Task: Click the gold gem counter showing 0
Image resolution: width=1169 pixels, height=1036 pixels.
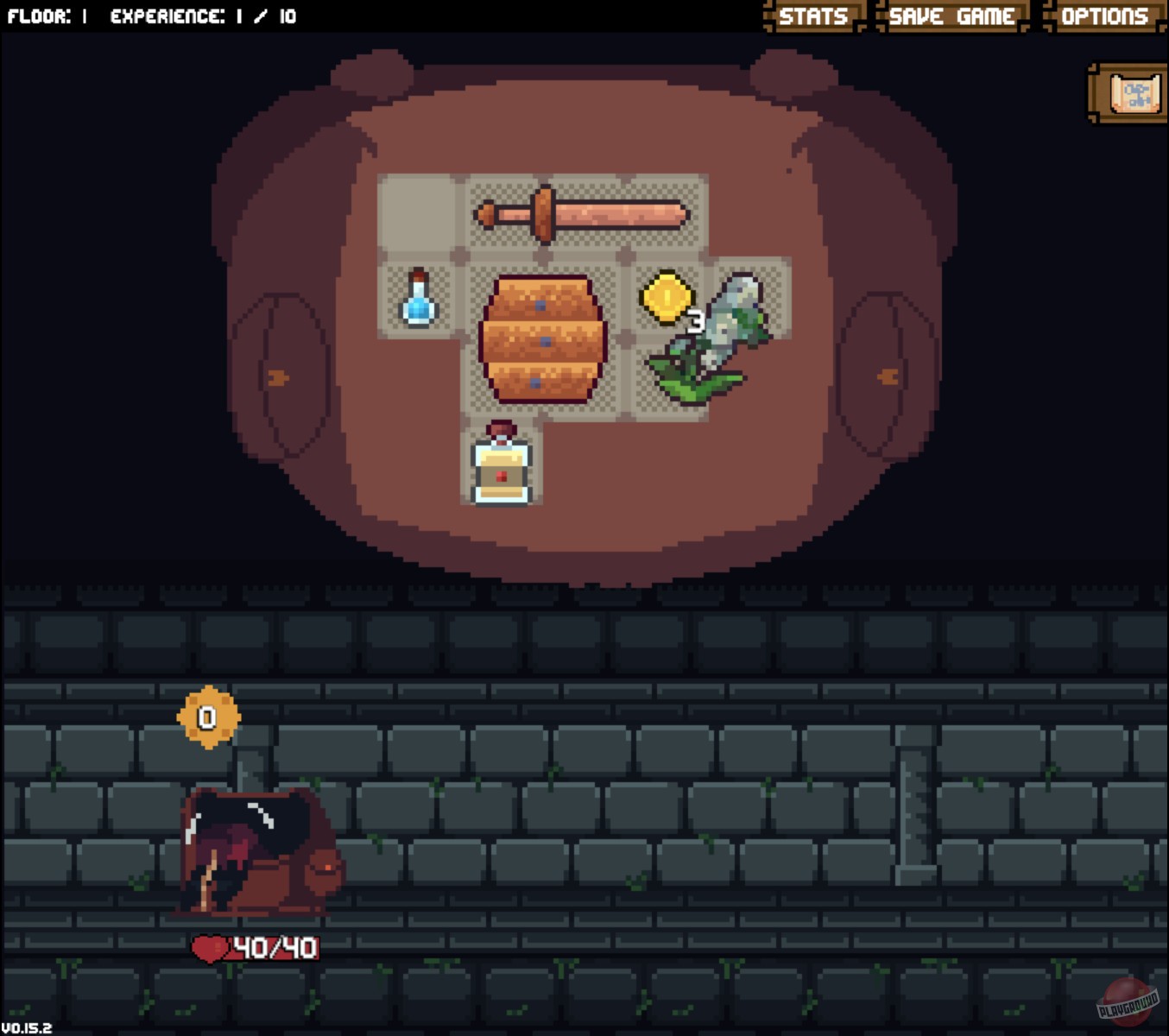Action: (207, 717)
